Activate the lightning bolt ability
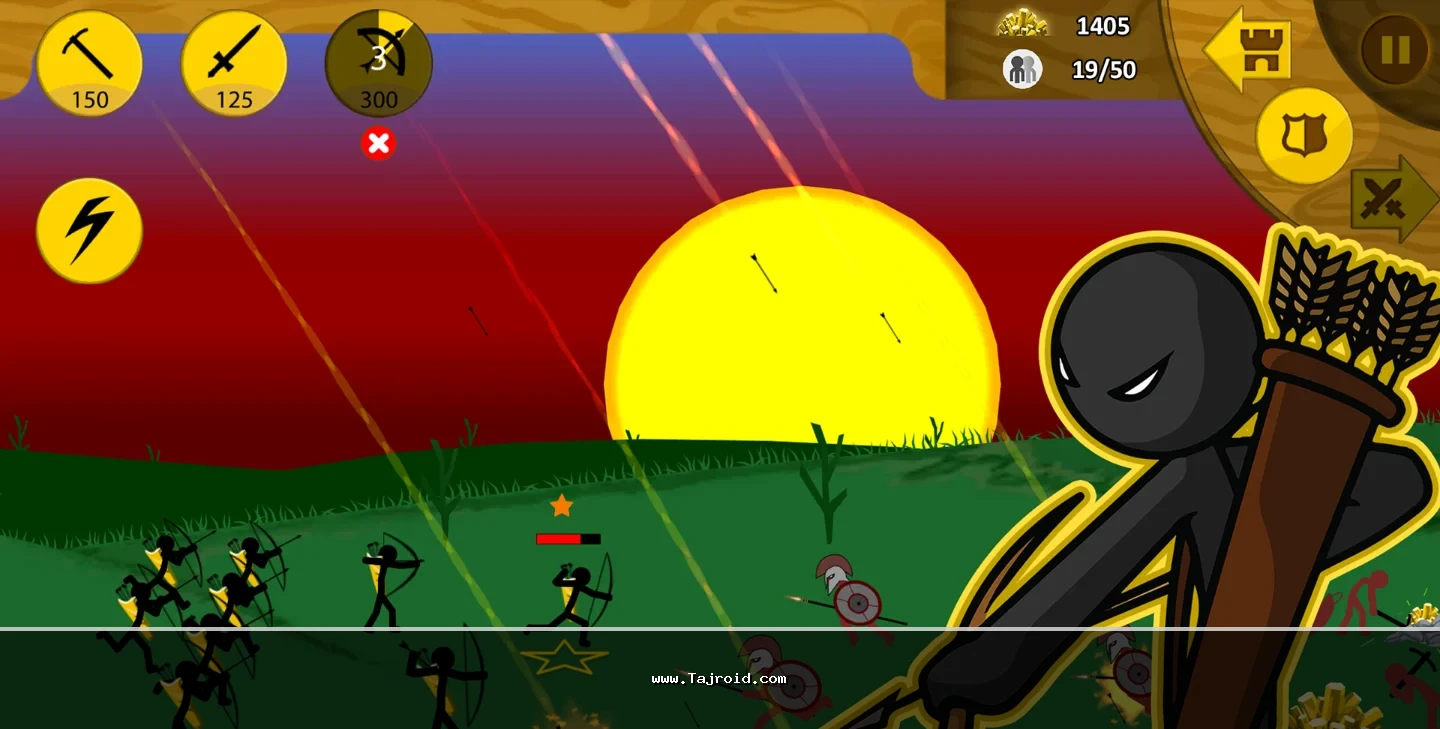 pos(89,230)
